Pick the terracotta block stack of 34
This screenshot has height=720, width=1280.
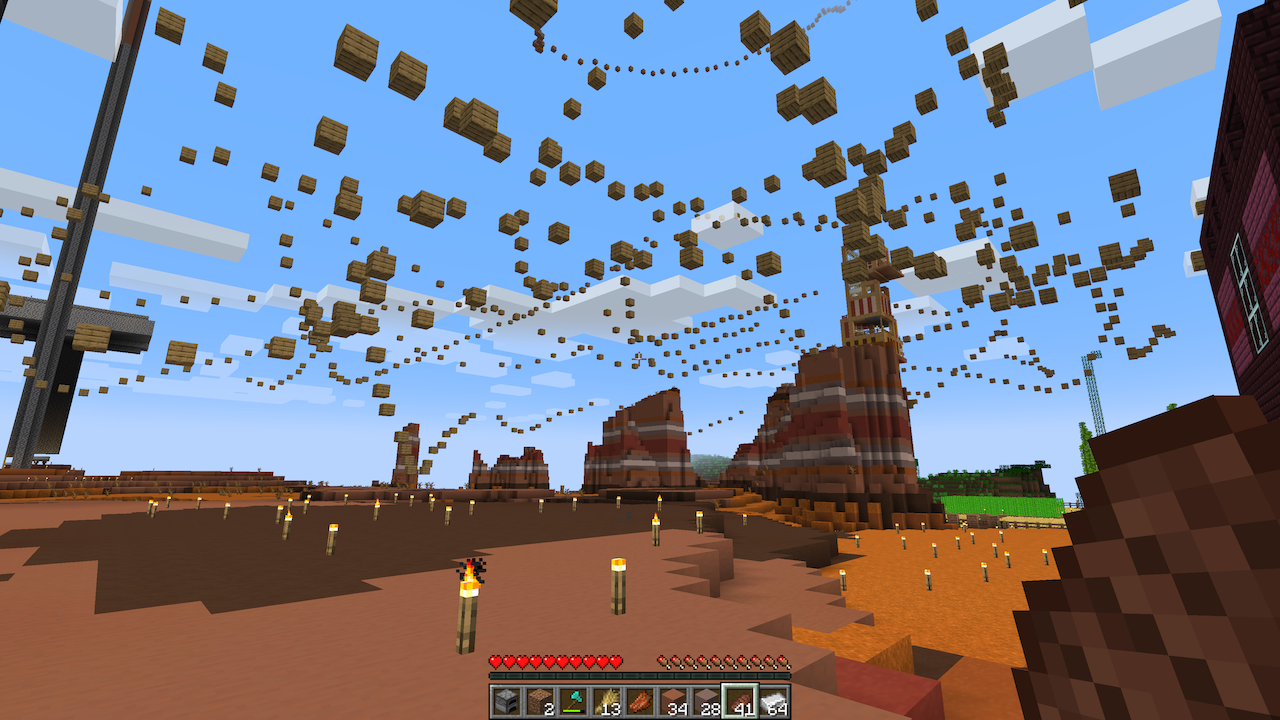[x=674, y=701]
